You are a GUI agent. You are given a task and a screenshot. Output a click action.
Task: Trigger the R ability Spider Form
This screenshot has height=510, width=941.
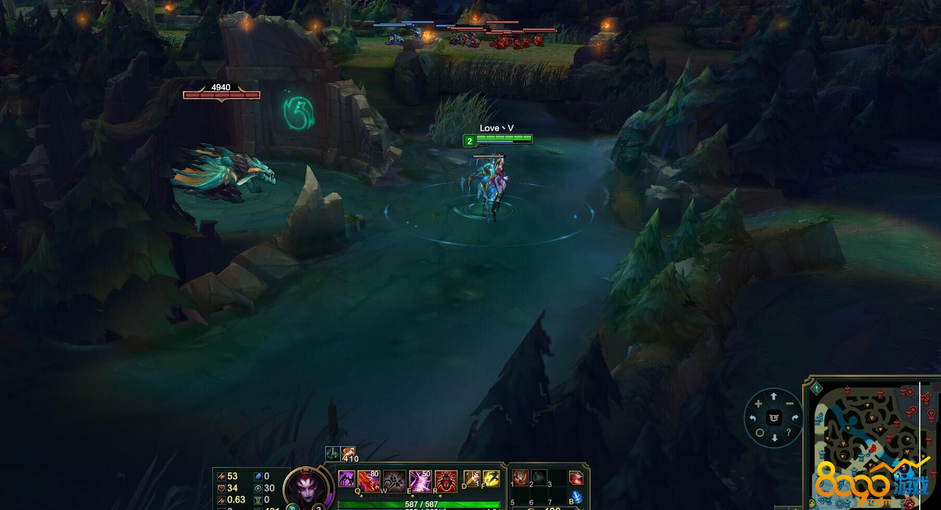click(445, 481)
